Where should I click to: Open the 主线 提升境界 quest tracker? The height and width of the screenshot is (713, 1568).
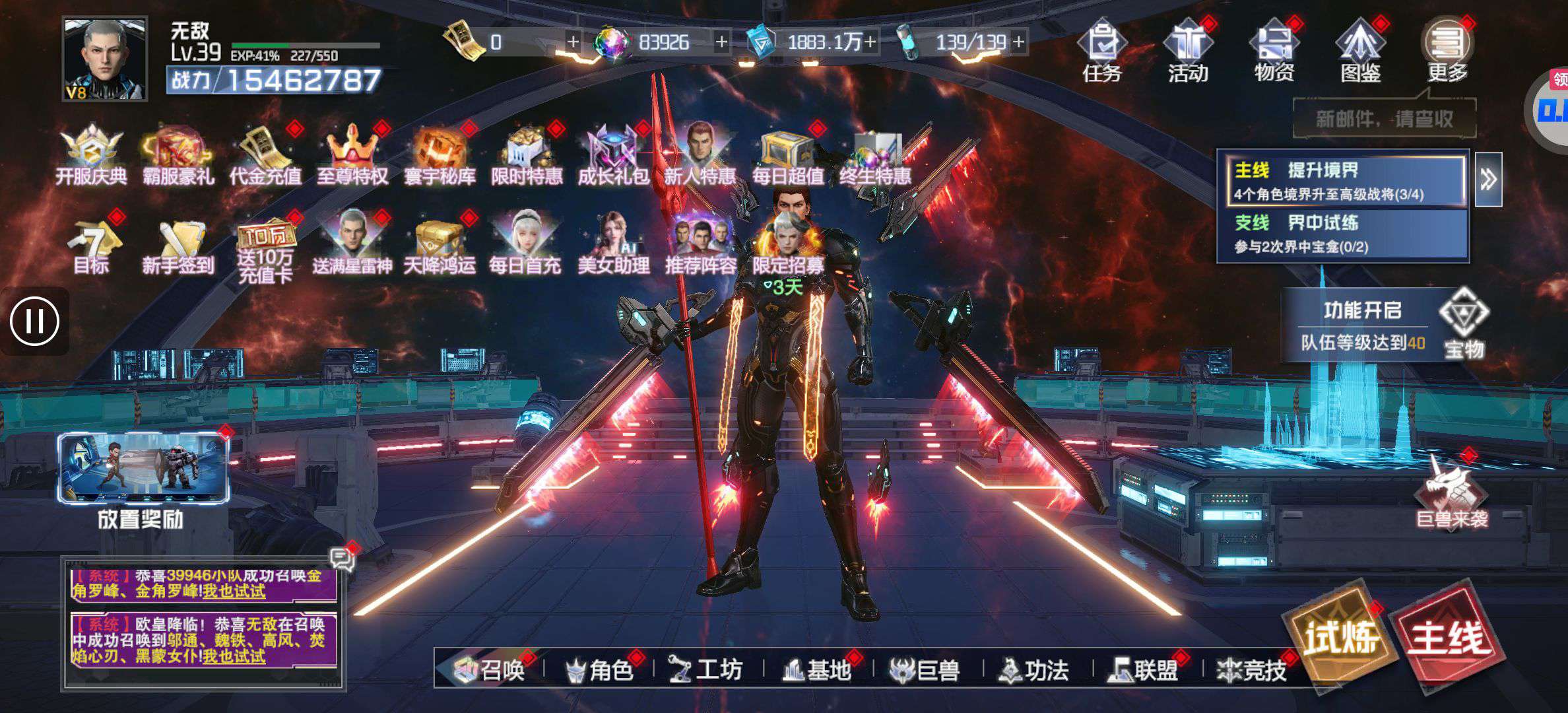click(x=1343, y=180)
